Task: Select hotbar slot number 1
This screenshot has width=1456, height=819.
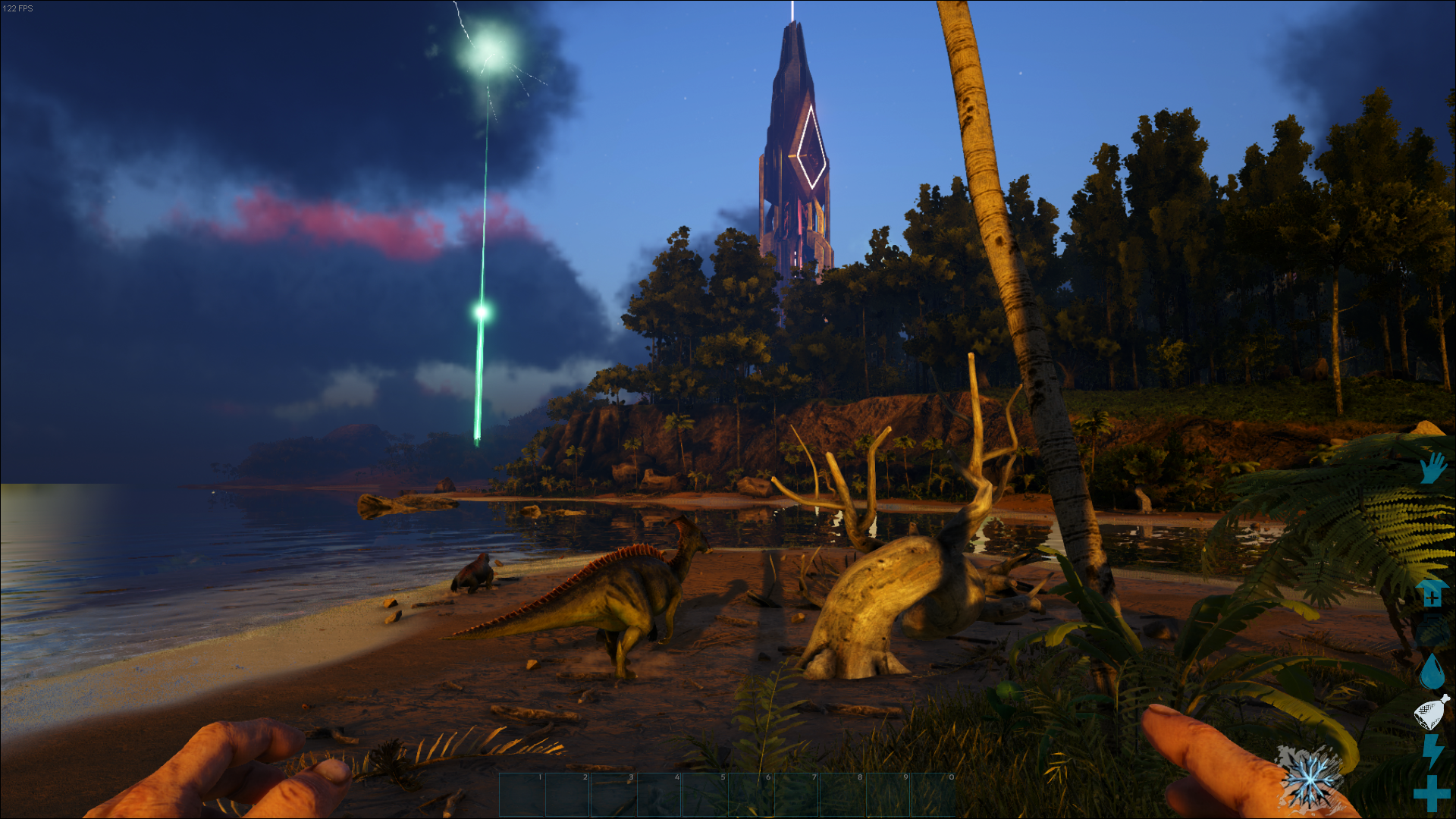Action: (522, 795)
